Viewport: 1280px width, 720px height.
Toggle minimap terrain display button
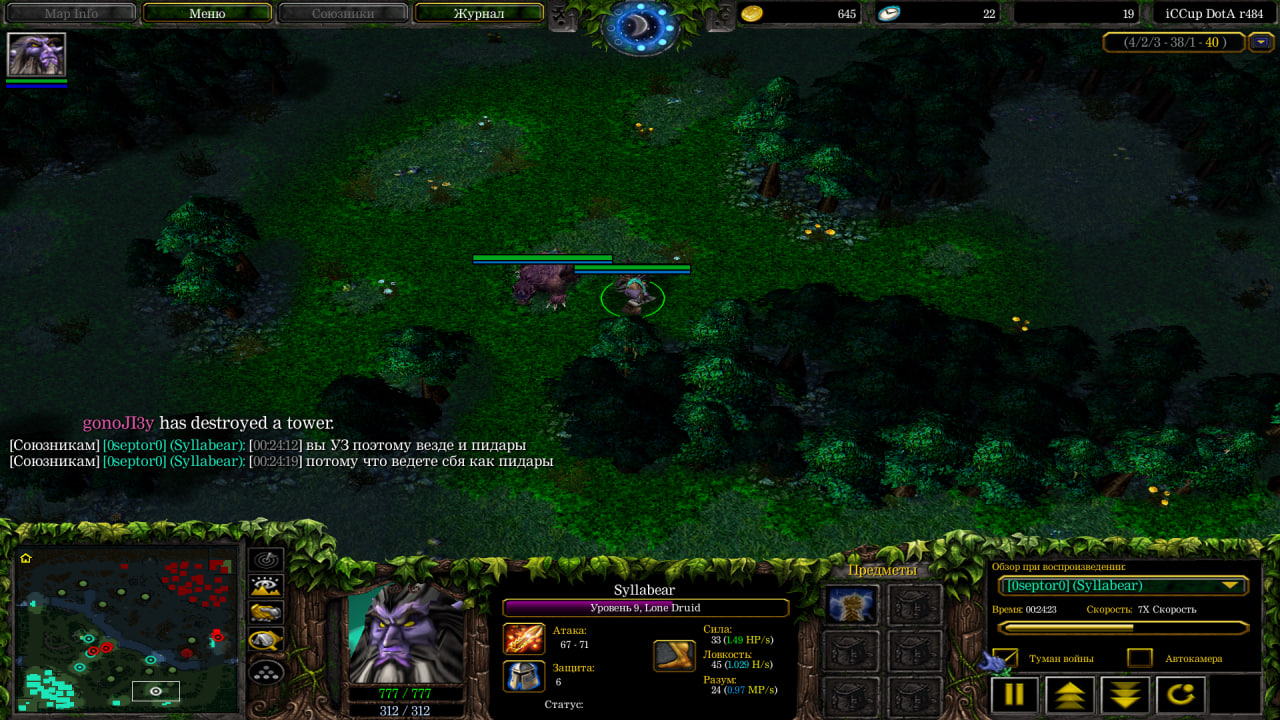[266, 587]
